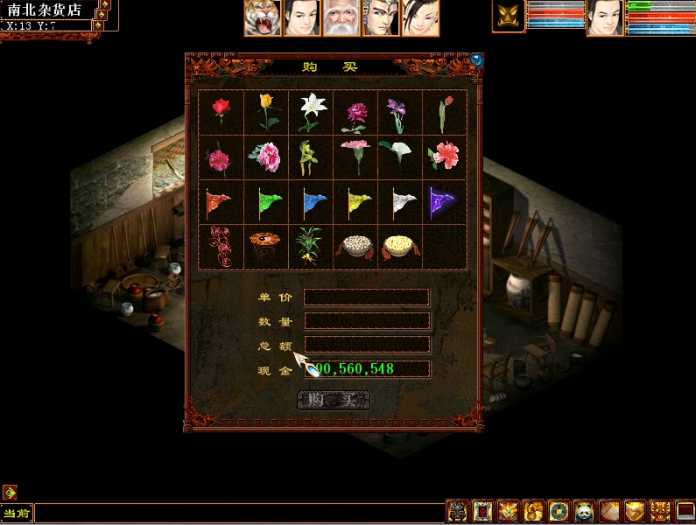The width and height of the screenshot is (696, 525).
Task: Pick the white flag item
Action: point(400,202)
